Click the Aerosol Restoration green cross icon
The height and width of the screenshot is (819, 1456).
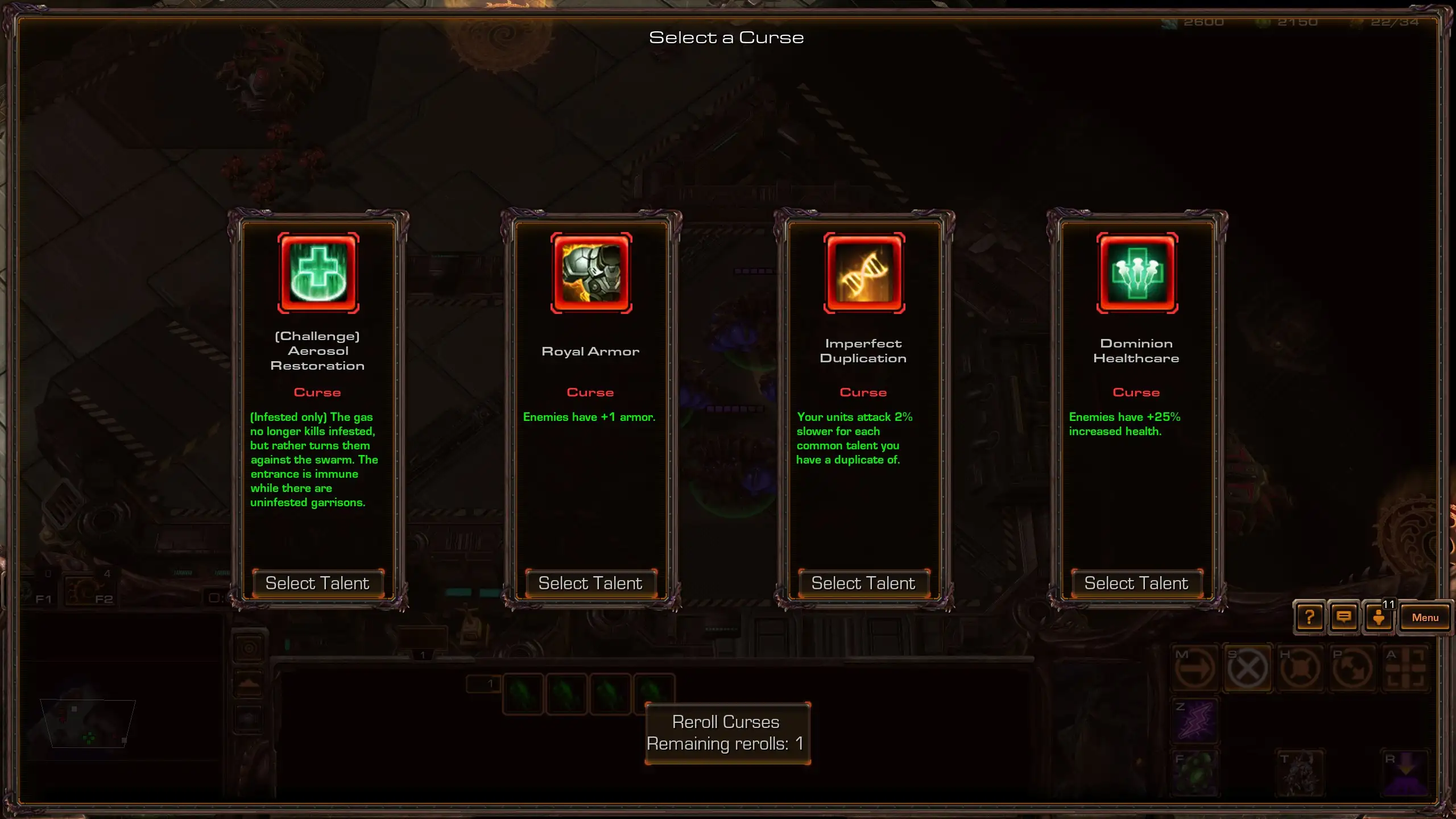[318, 273]
